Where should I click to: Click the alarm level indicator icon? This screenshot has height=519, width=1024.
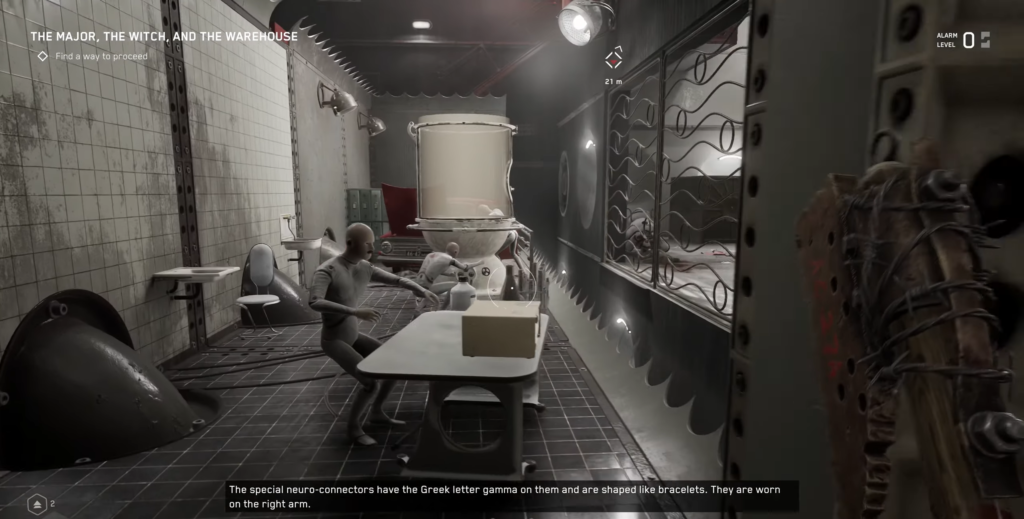(x=984, y=40)
